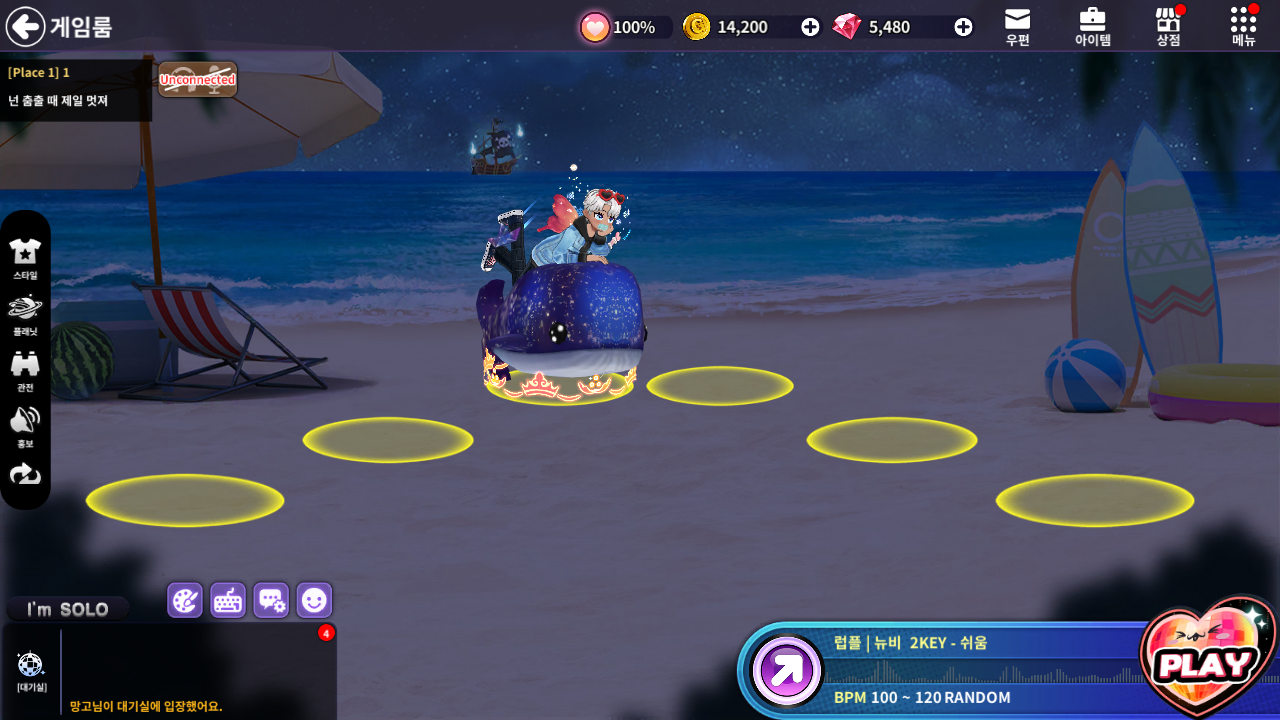This screenshot has height=720, width=1280.
Task: Open the main menu (메뉴) grid
Action: tap(1243, 27)
